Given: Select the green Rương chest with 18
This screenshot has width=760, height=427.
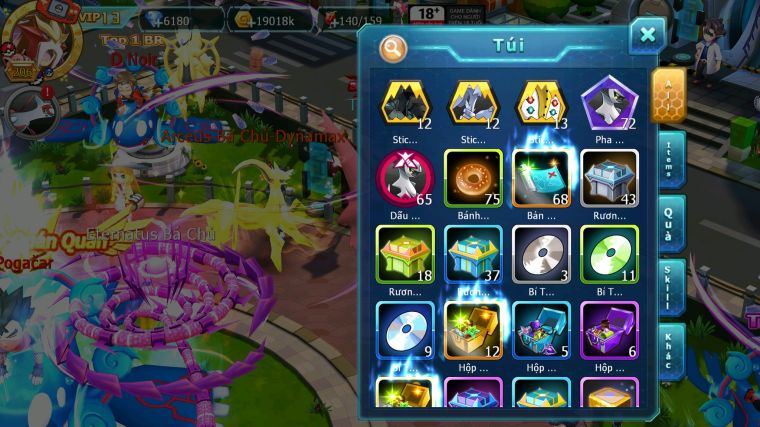Looking at the screenshot, I should (x=405, y=254).
